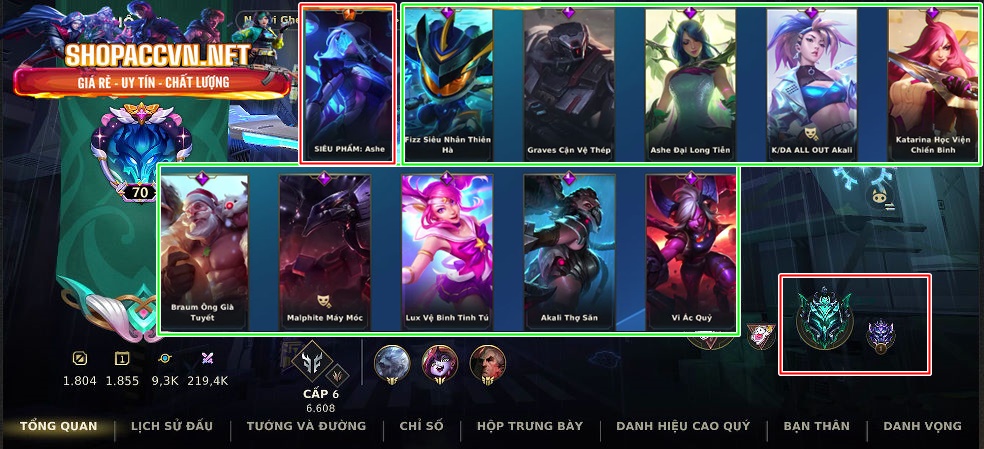Go to the Danh Vọng tab
Viewport: 984px width, 449px height.
coord(922,426)
